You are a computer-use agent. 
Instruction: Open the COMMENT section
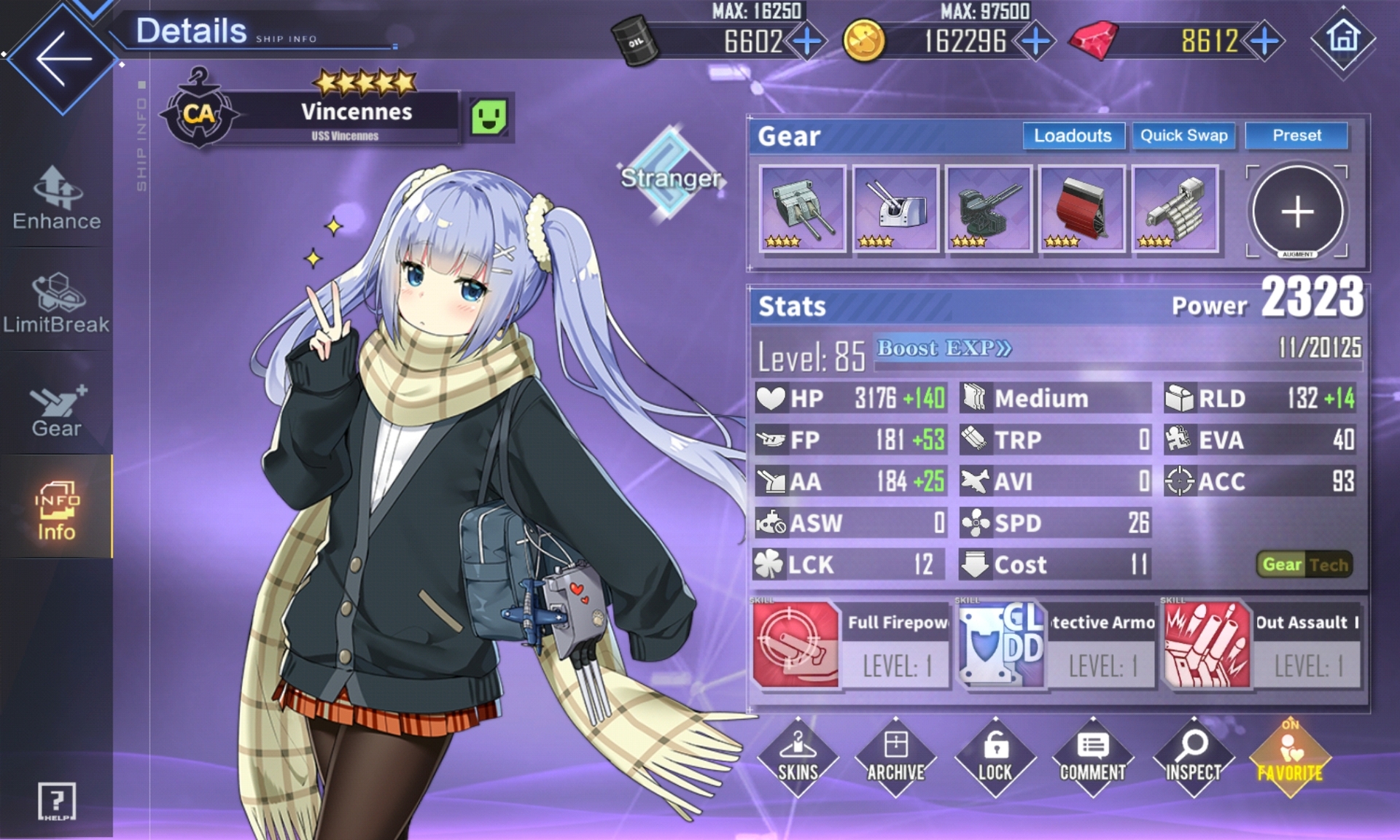pos(1092,757)
